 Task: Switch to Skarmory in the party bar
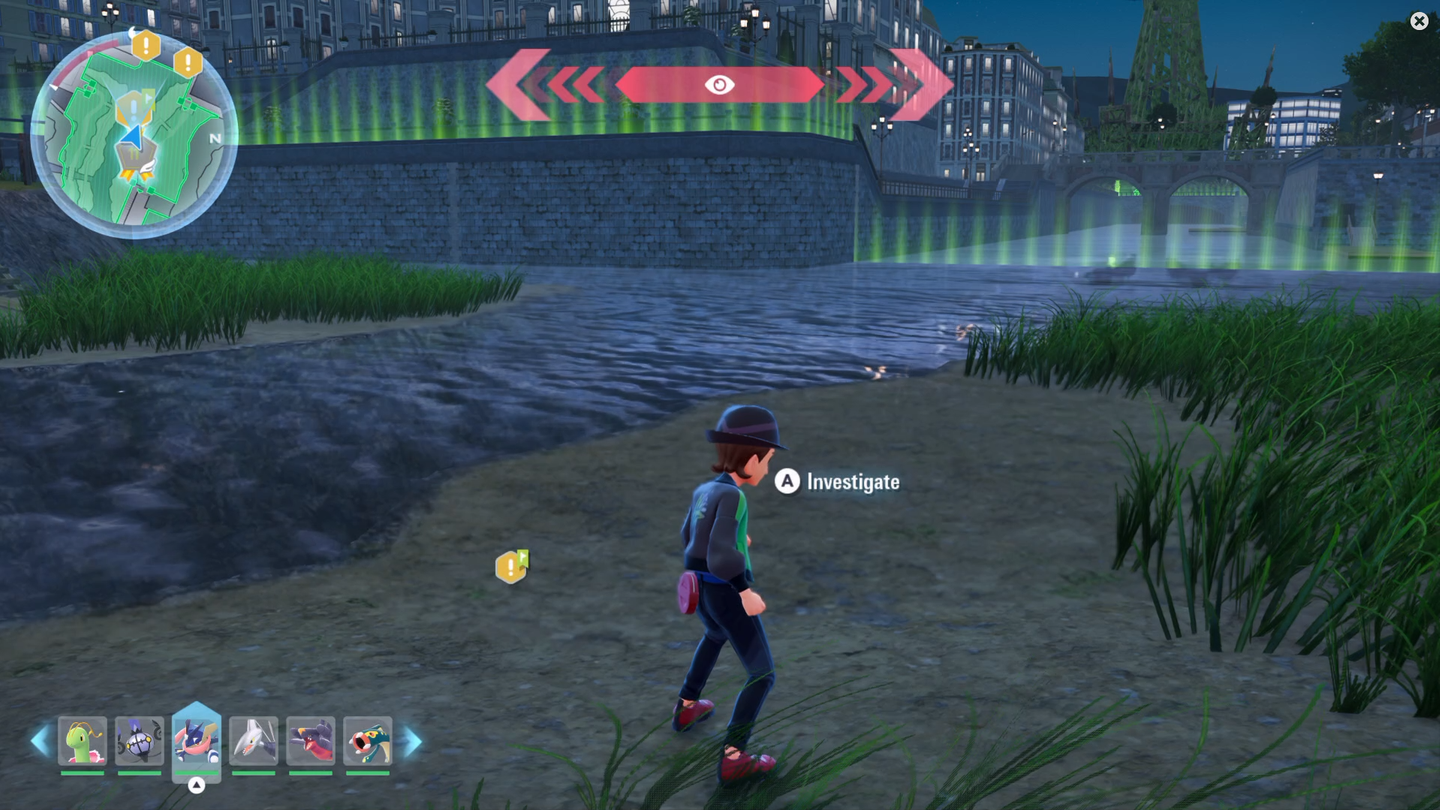(x=253, y=742)
